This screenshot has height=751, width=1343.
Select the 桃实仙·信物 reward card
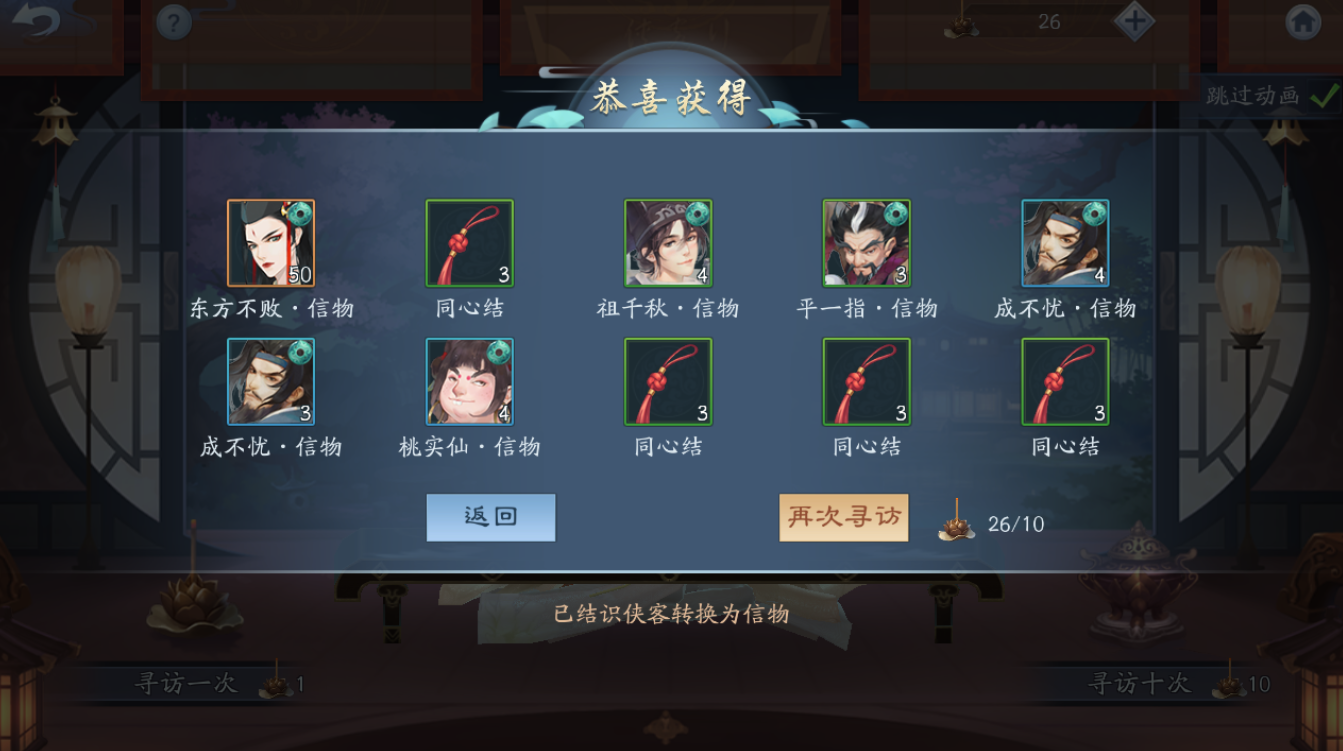tap(469, 383)
